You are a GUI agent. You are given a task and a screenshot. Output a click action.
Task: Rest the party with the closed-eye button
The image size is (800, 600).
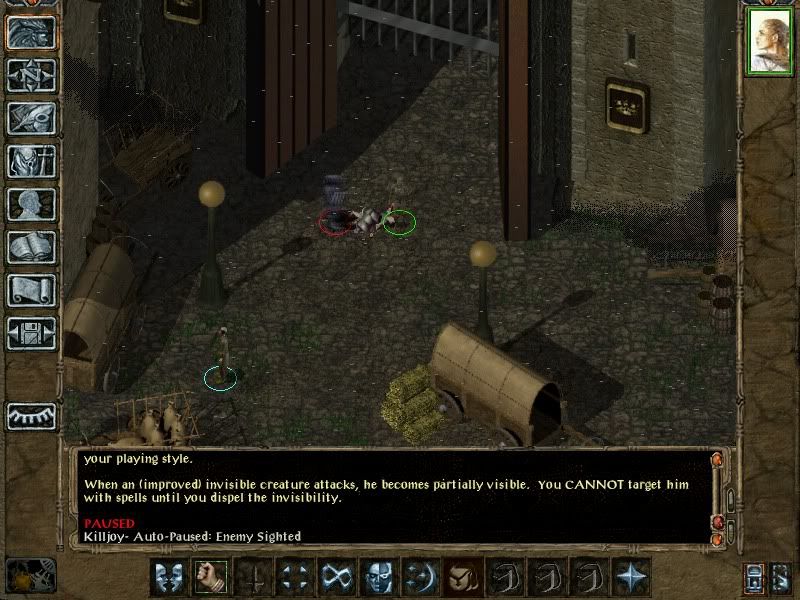click(31, 416)
